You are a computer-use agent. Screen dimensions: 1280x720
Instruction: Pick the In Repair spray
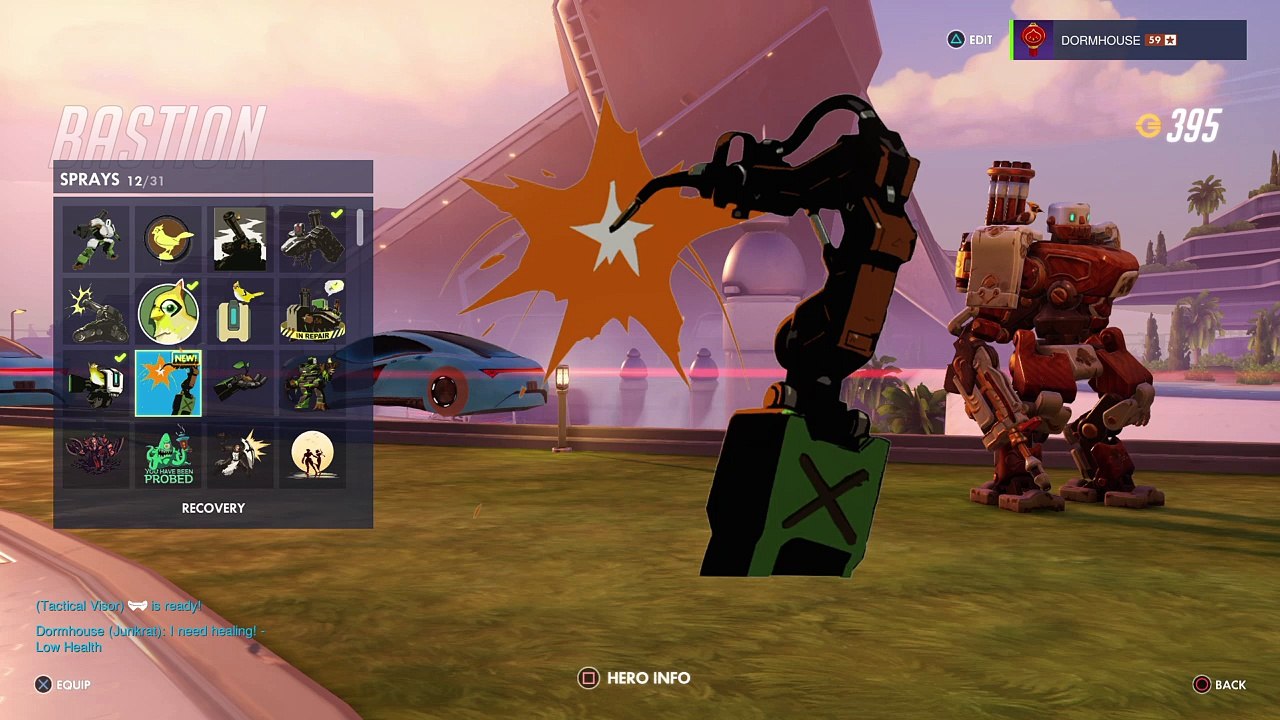pyautogui.click(x=312, y=312)
